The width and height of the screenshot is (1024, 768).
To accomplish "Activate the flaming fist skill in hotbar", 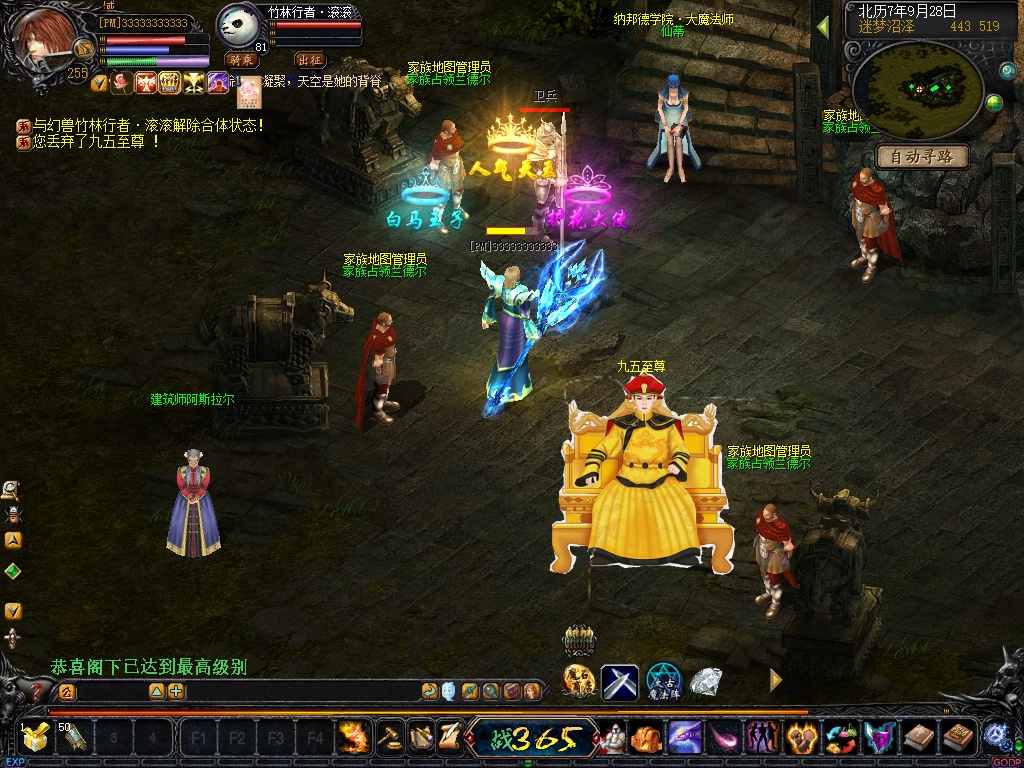I will coord(353,739).
